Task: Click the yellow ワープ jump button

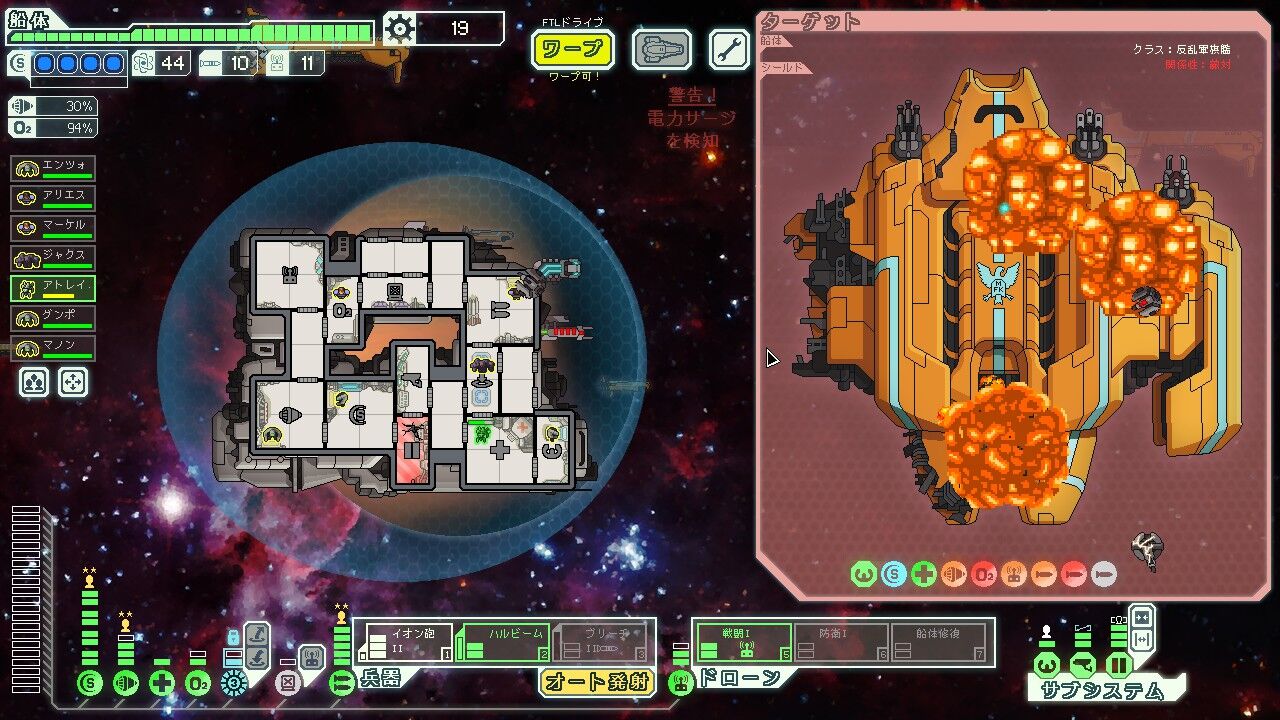Action: point(572,48)
